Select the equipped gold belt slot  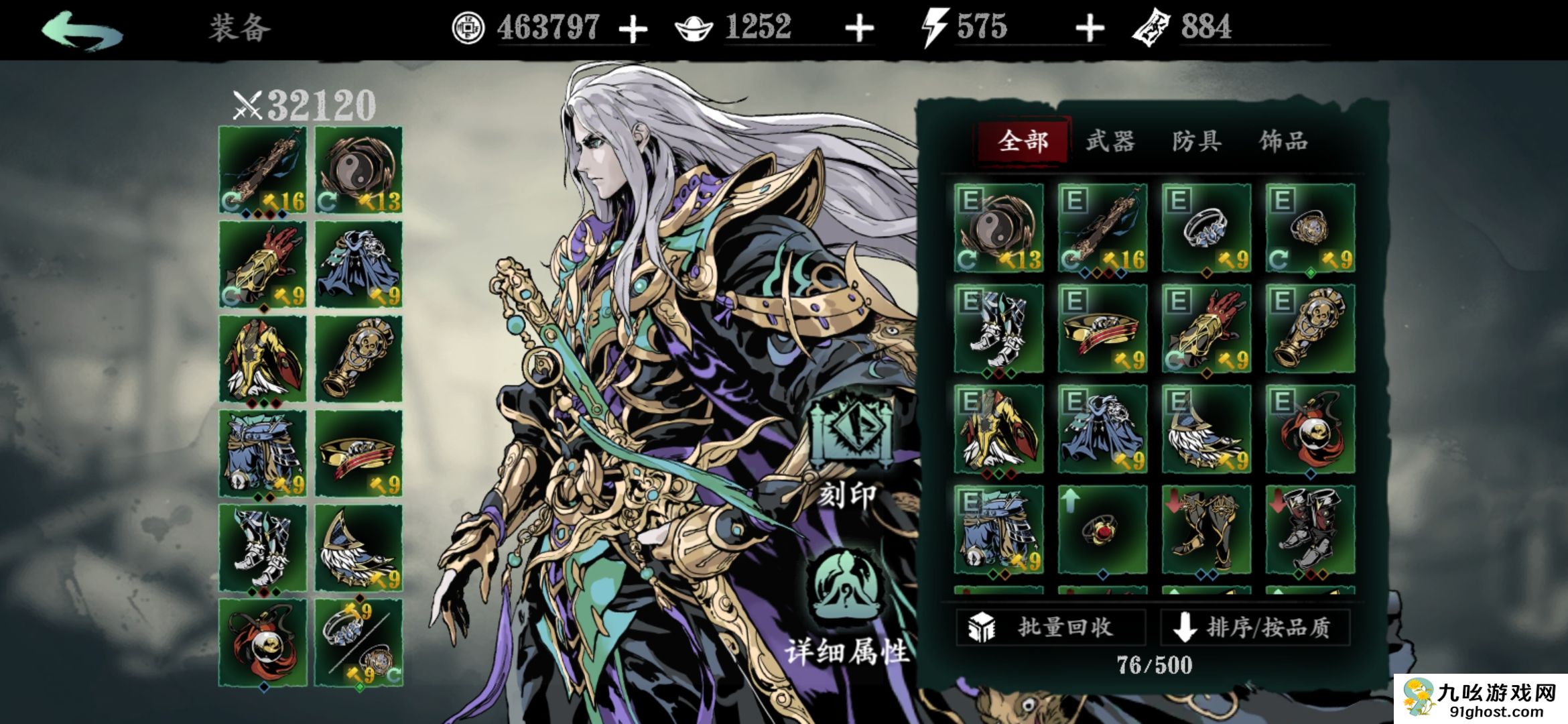359,454
